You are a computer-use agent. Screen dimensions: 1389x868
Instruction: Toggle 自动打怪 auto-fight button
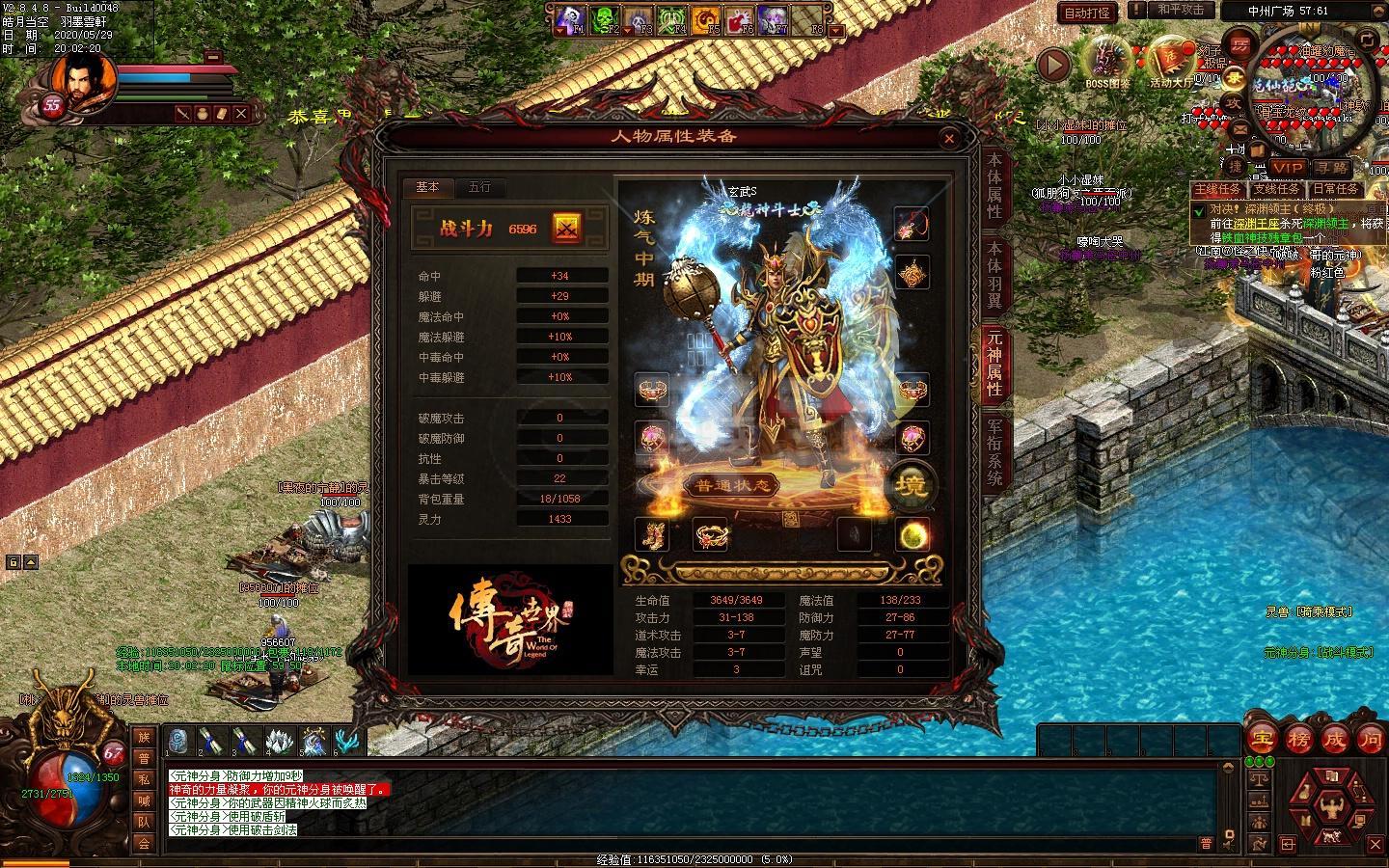(x=1087, y=13)
